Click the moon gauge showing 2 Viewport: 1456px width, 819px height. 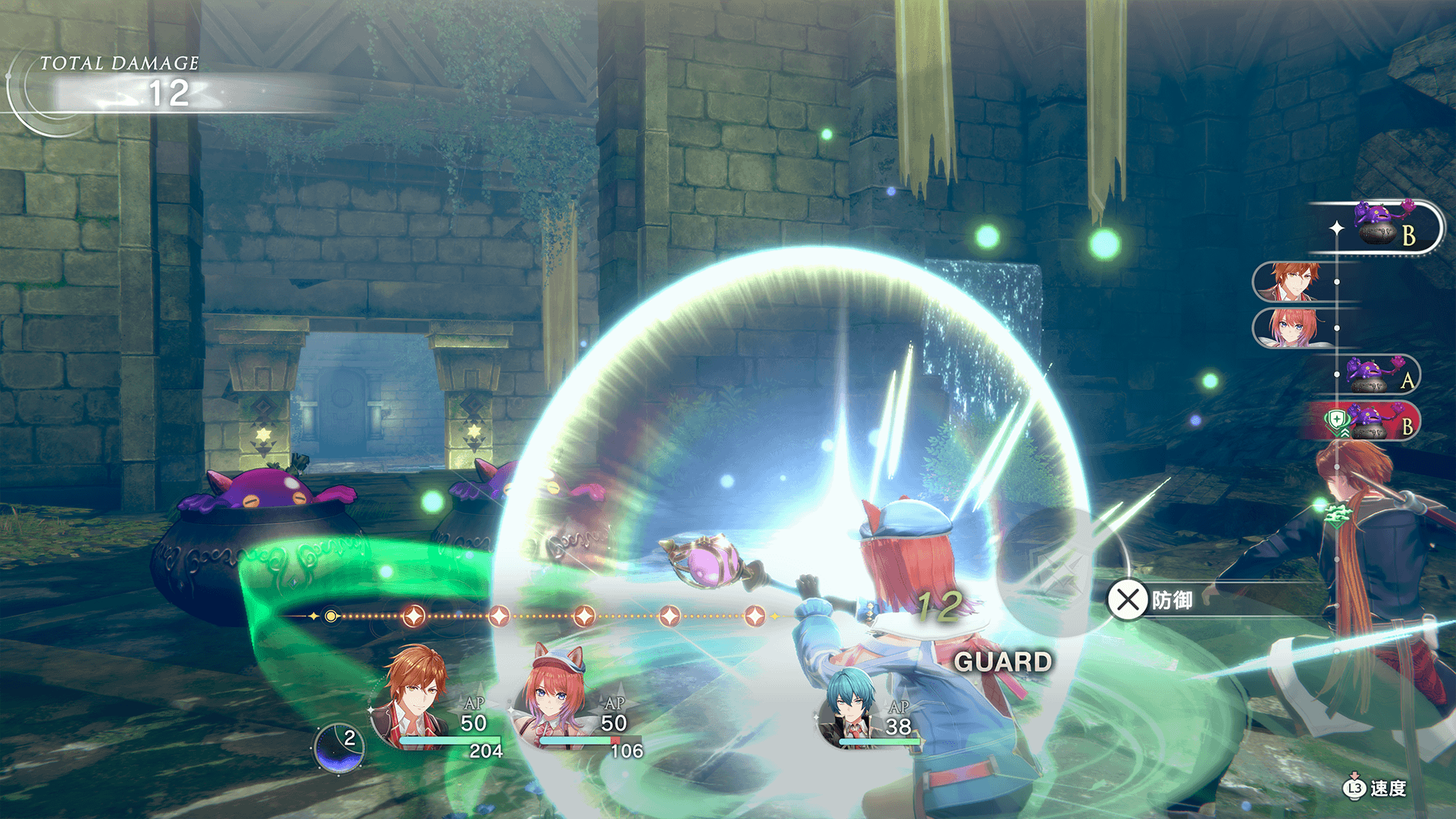coord(339,748)
